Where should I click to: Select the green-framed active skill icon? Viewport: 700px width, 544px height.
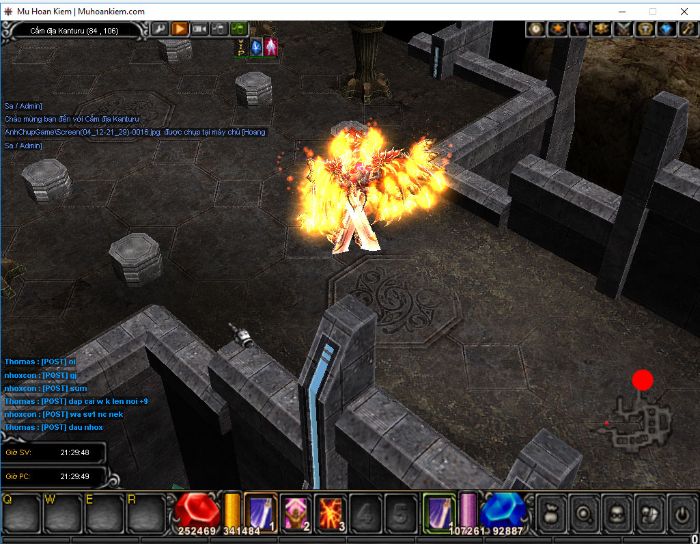tap(439, 511)
